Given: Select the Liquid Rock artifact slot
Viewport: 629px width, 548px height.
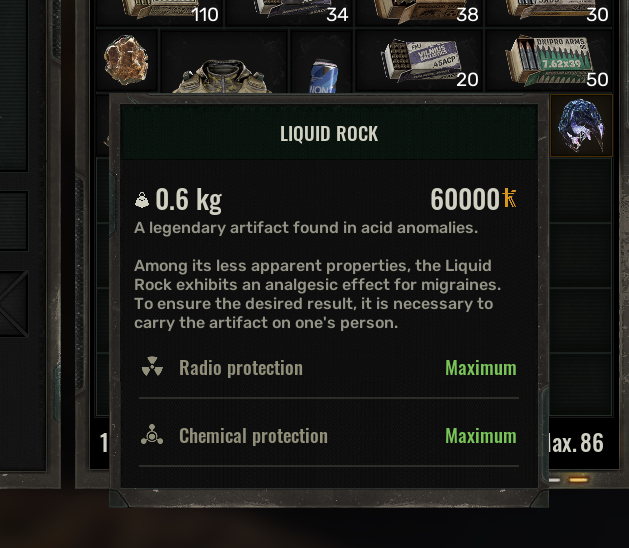Looking at the screenshot, I should 581,126.
